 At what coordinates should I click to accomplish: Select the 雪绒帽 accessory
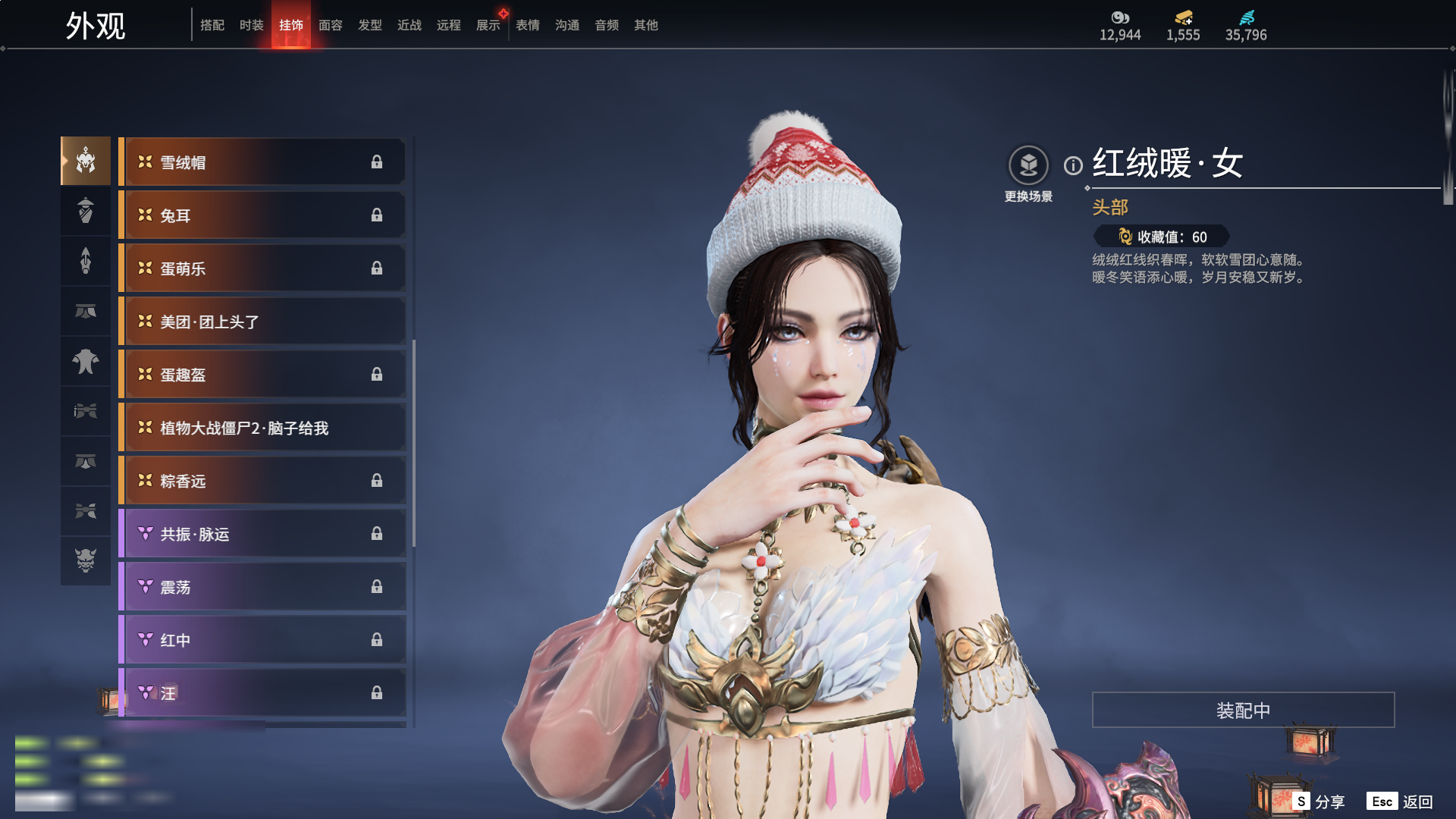click(262, 162)
